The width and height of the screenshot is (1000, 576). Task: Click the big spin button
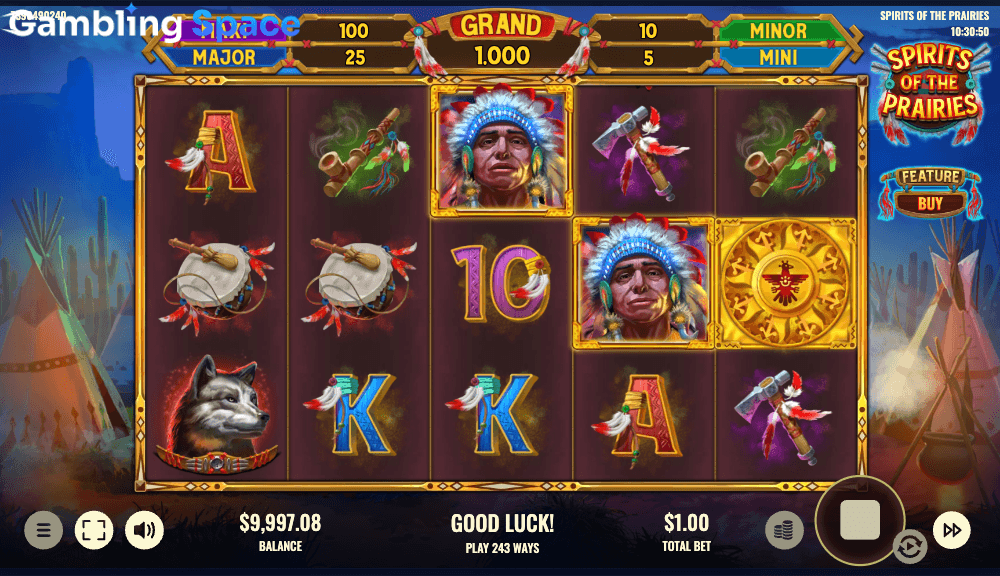(860, 520)
